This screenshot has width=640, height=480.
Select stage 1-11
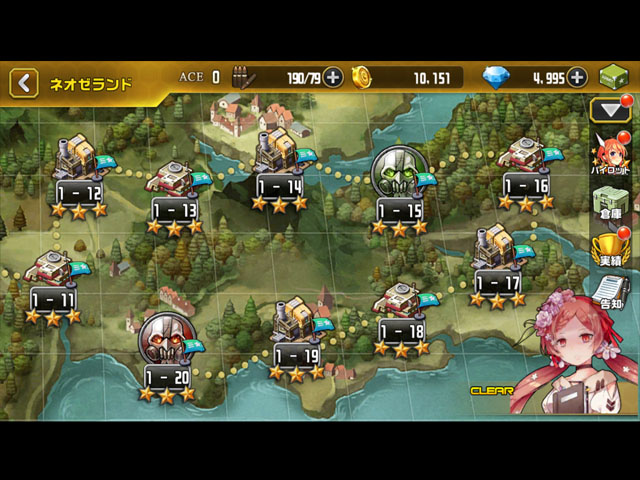point(52,284)
